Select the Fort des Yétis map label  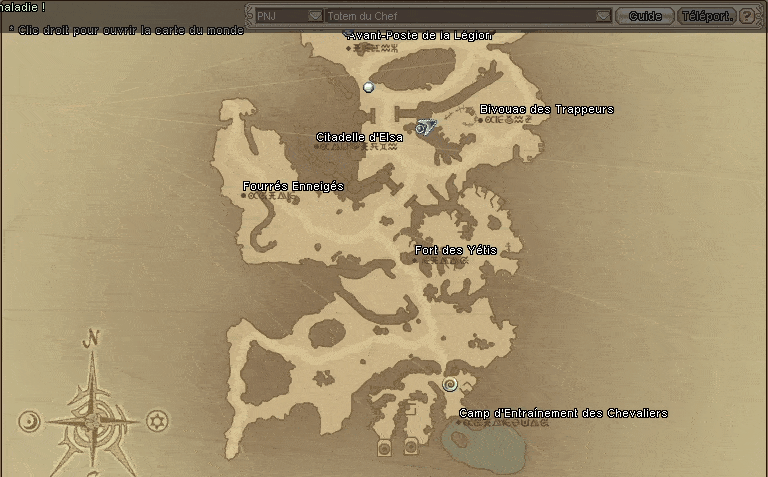(455, 250)
